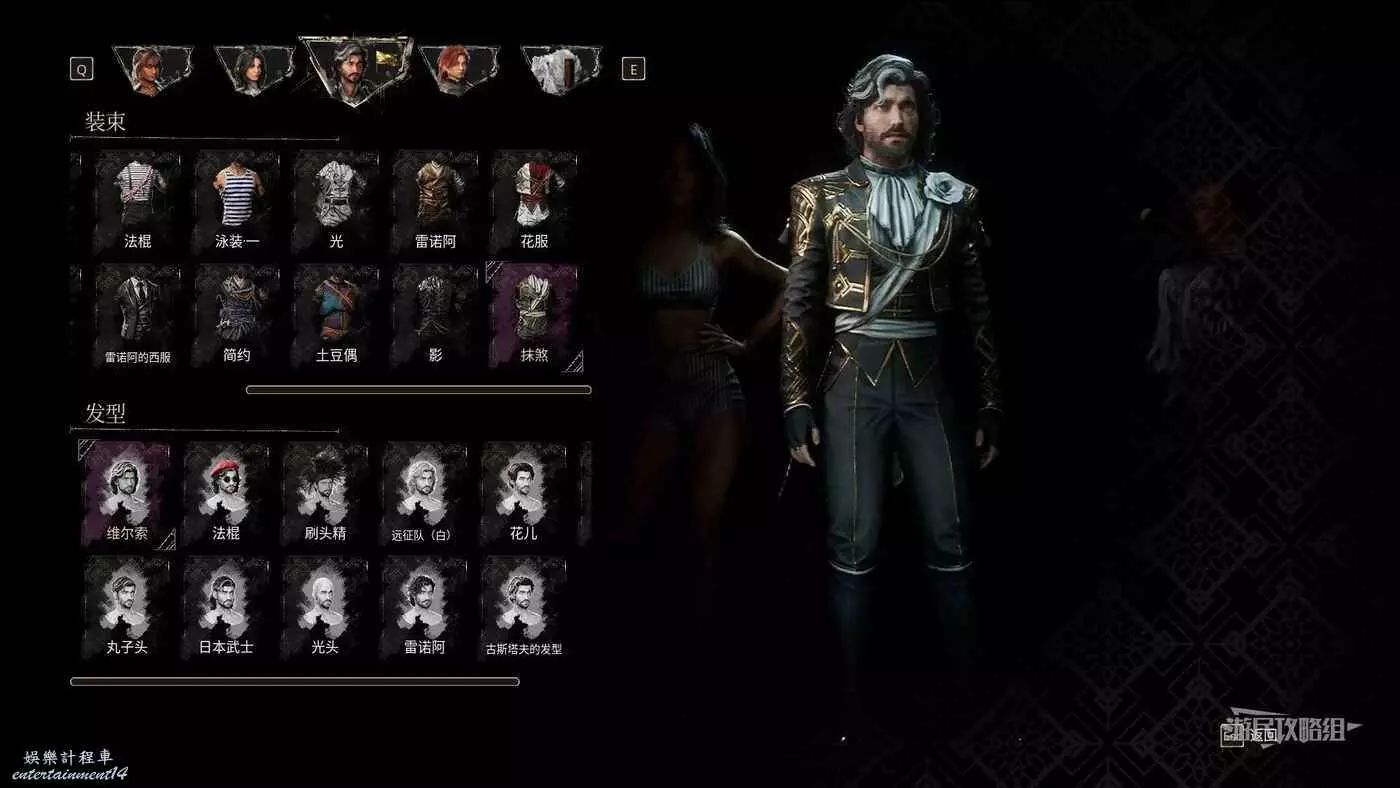The image size is (1400, 788).
Task: Choose the 泳装一 swimsuit outfit
Action: pos(236,201)
